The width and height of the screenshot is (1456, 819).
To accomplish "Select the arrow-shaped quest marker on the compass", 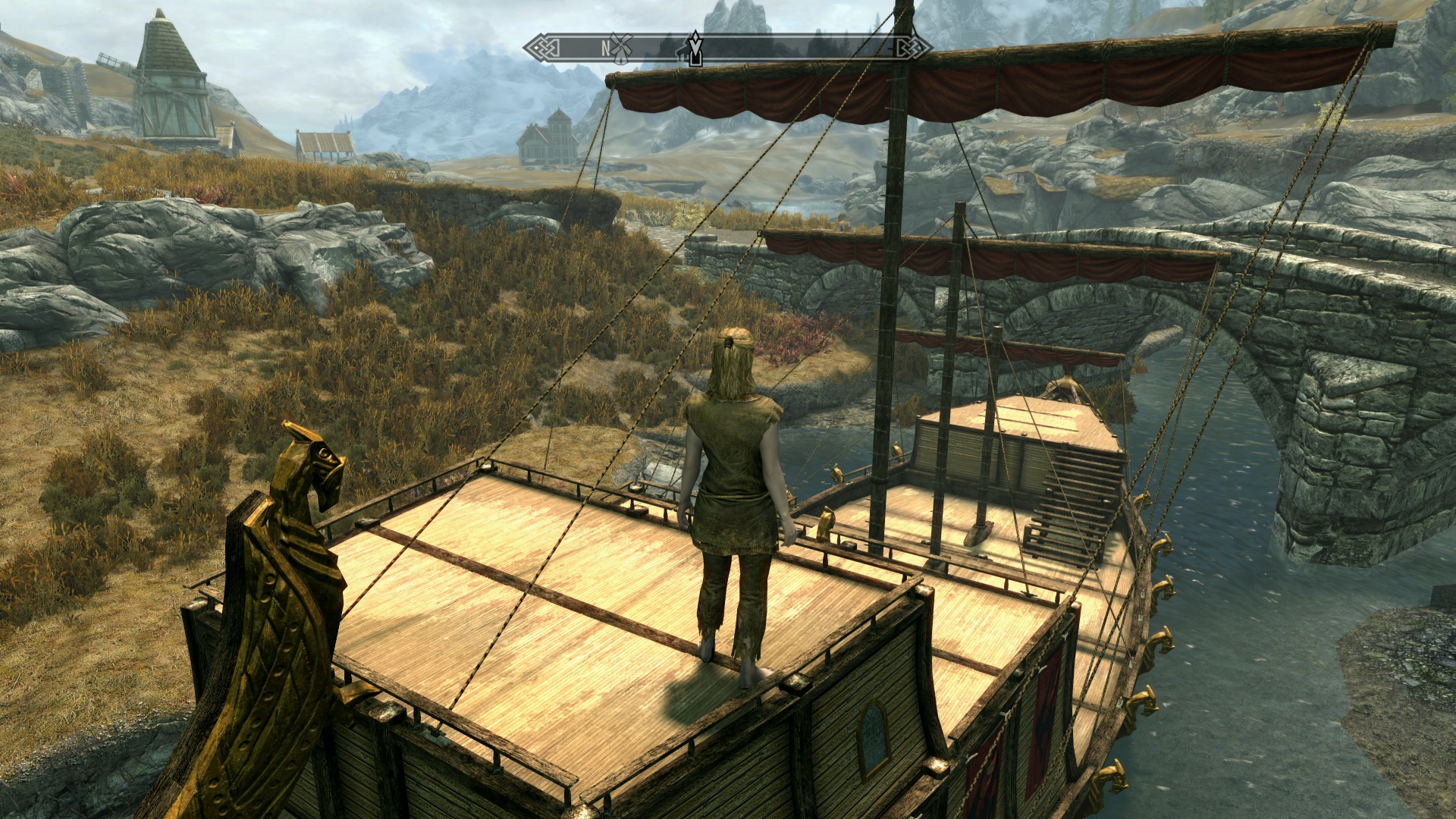I will (x=695, y=49).
